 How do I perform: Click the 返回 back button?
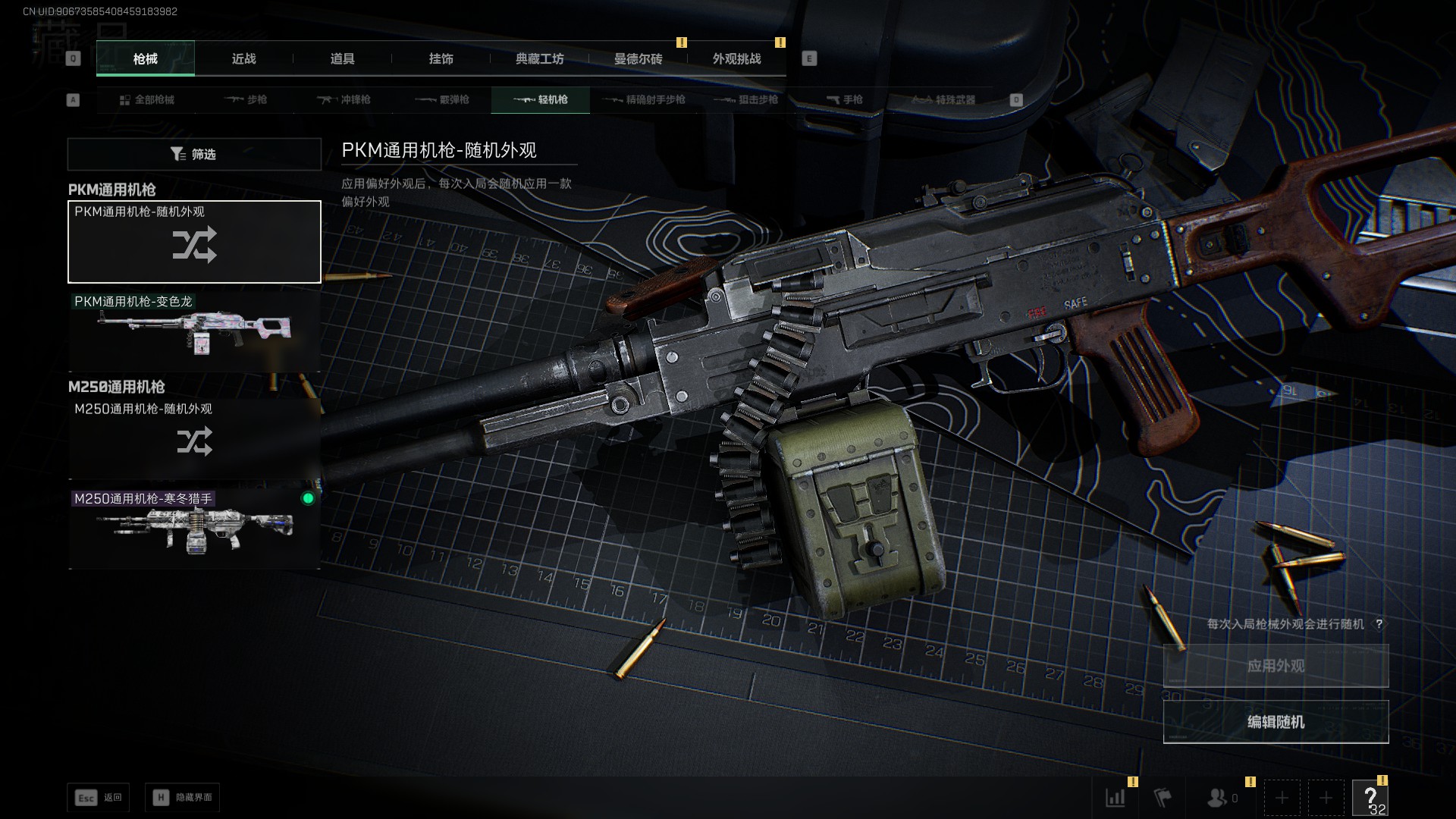pos(99,798)
